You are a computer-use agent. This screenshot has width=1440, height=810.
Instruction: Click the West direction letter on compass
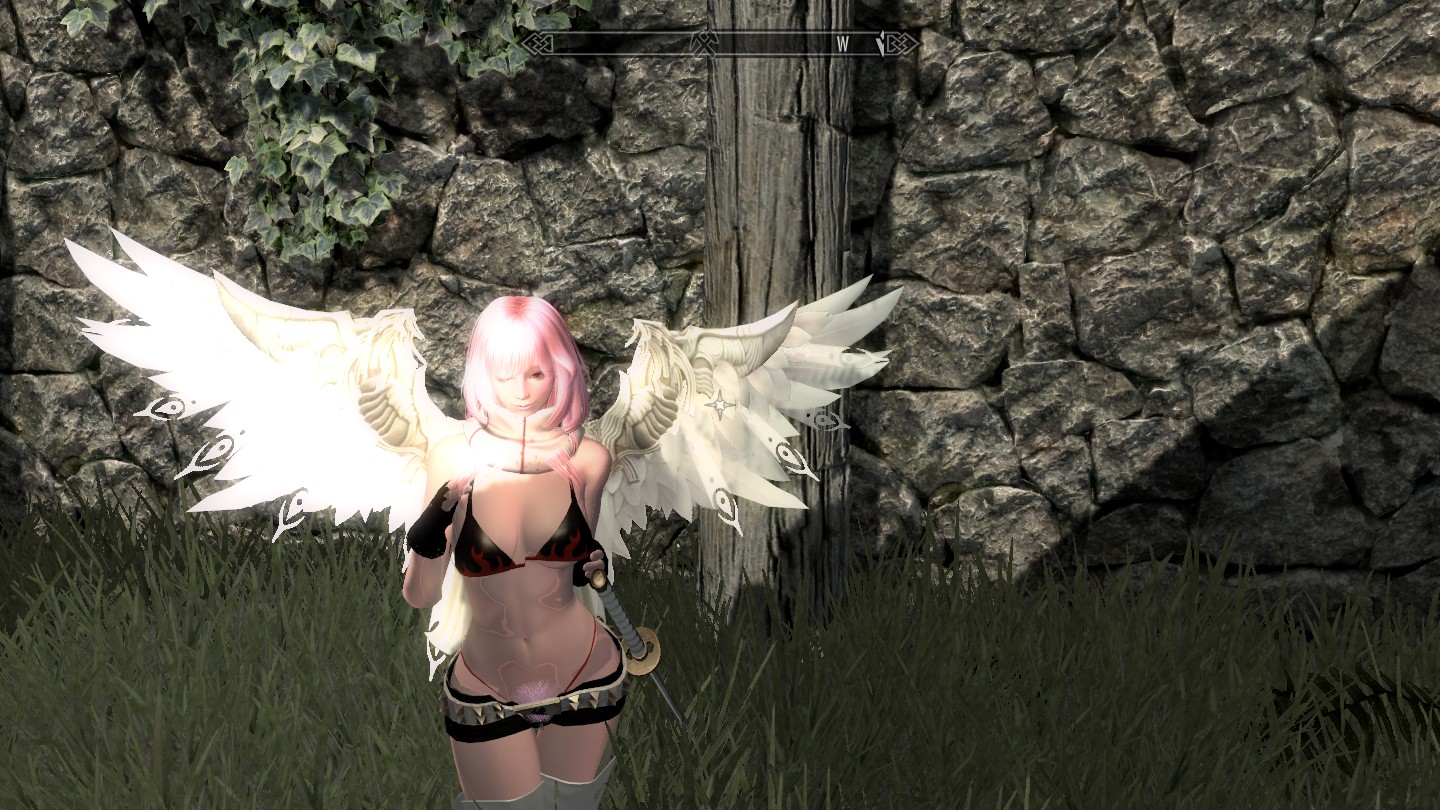point(843,44)
